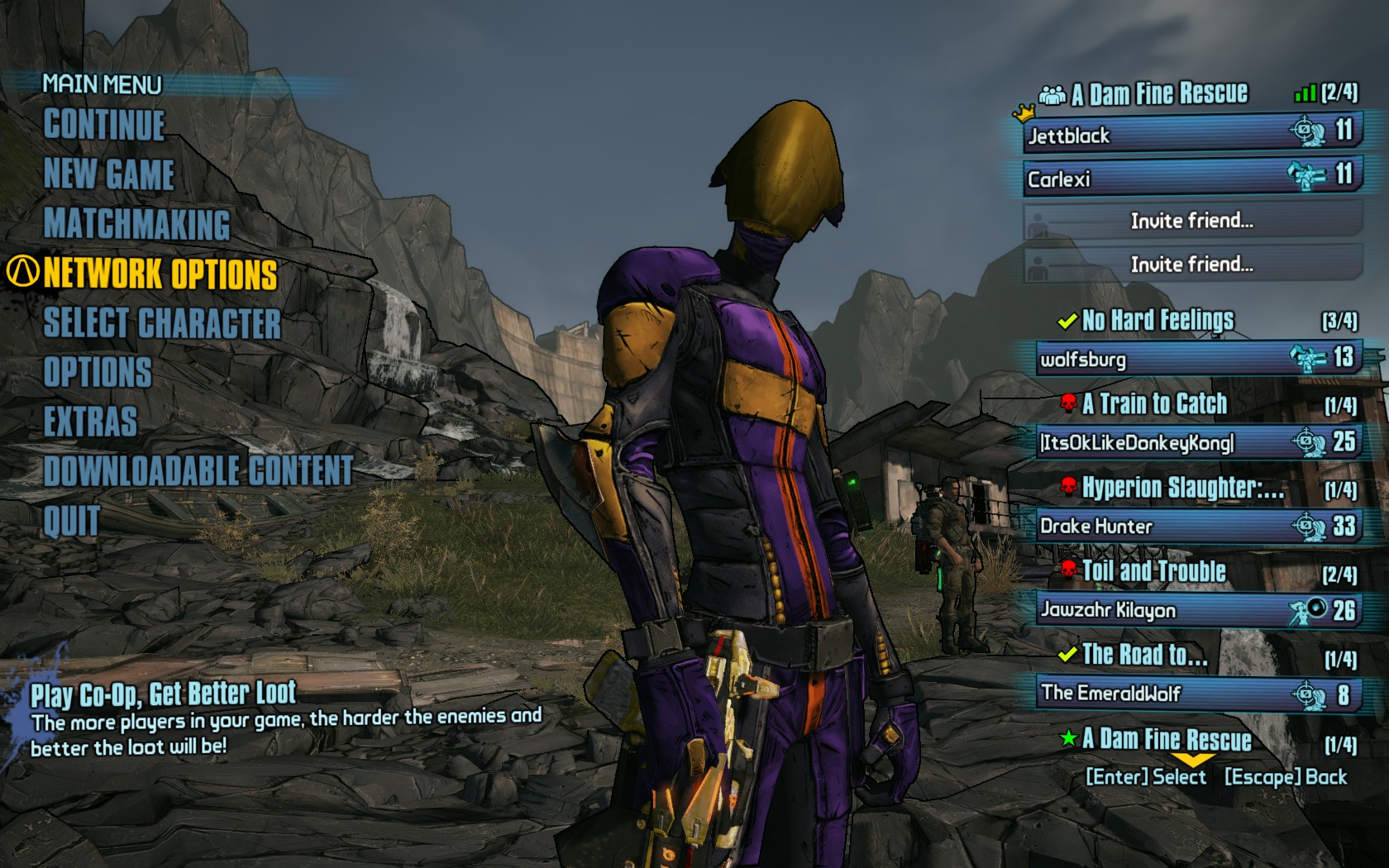This screenshot has width=1389, height=868.
Task: Select Jettblack player row
Action: click(1191, 135)
